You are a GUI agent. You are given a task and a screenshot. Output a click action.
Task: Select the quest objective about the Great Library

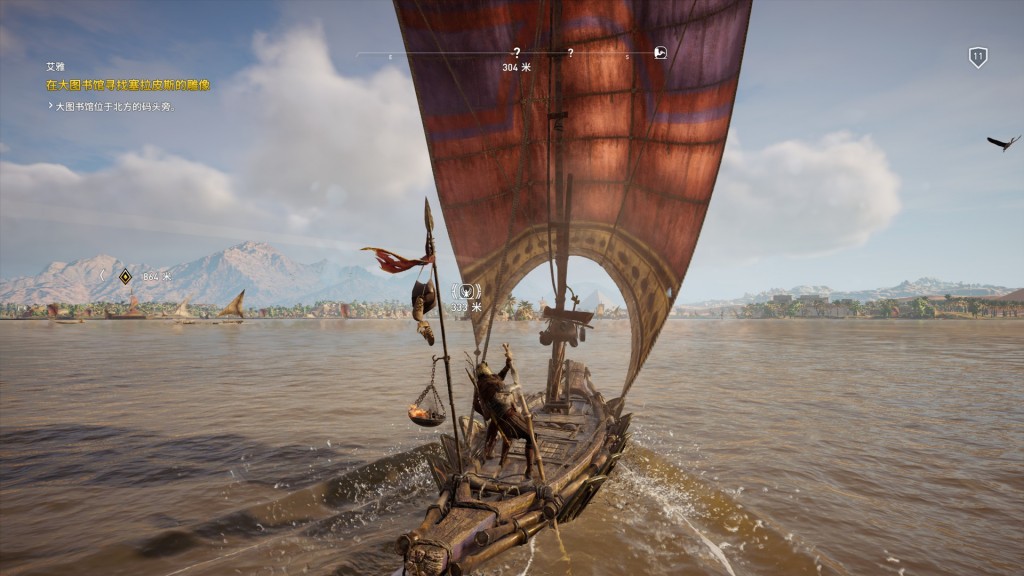click(128, 85)
